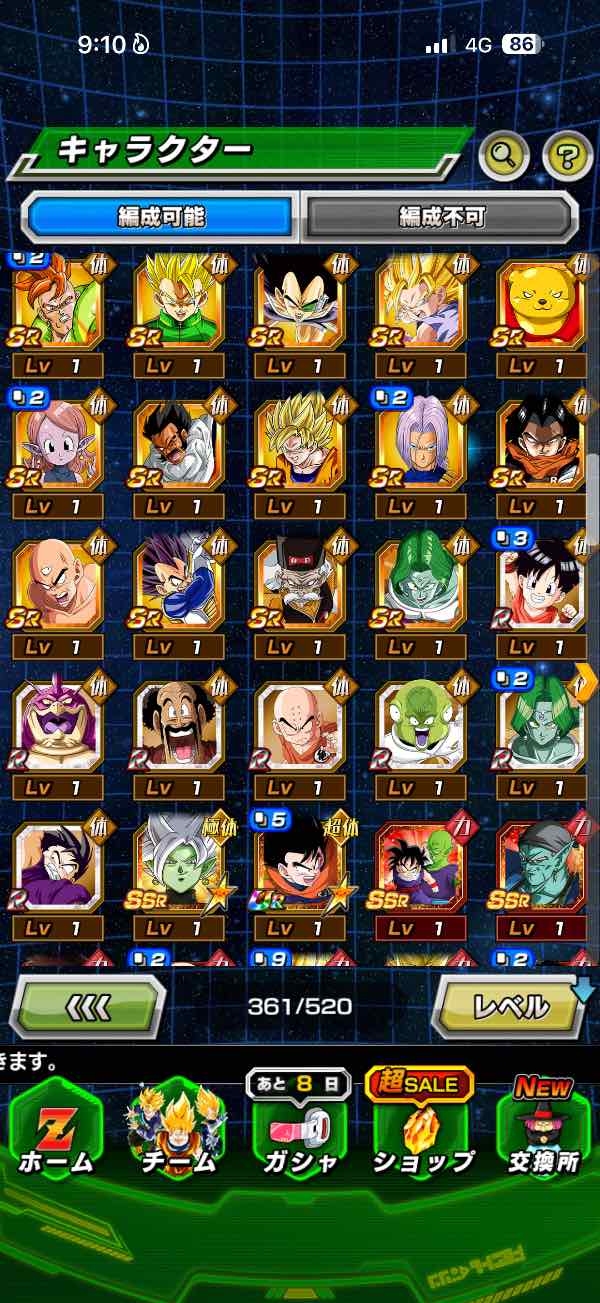This screenshot has height=1303, width=600.
Task: Open the ショップ menu
Action: pyautogui.click(x=422, y=1133)
